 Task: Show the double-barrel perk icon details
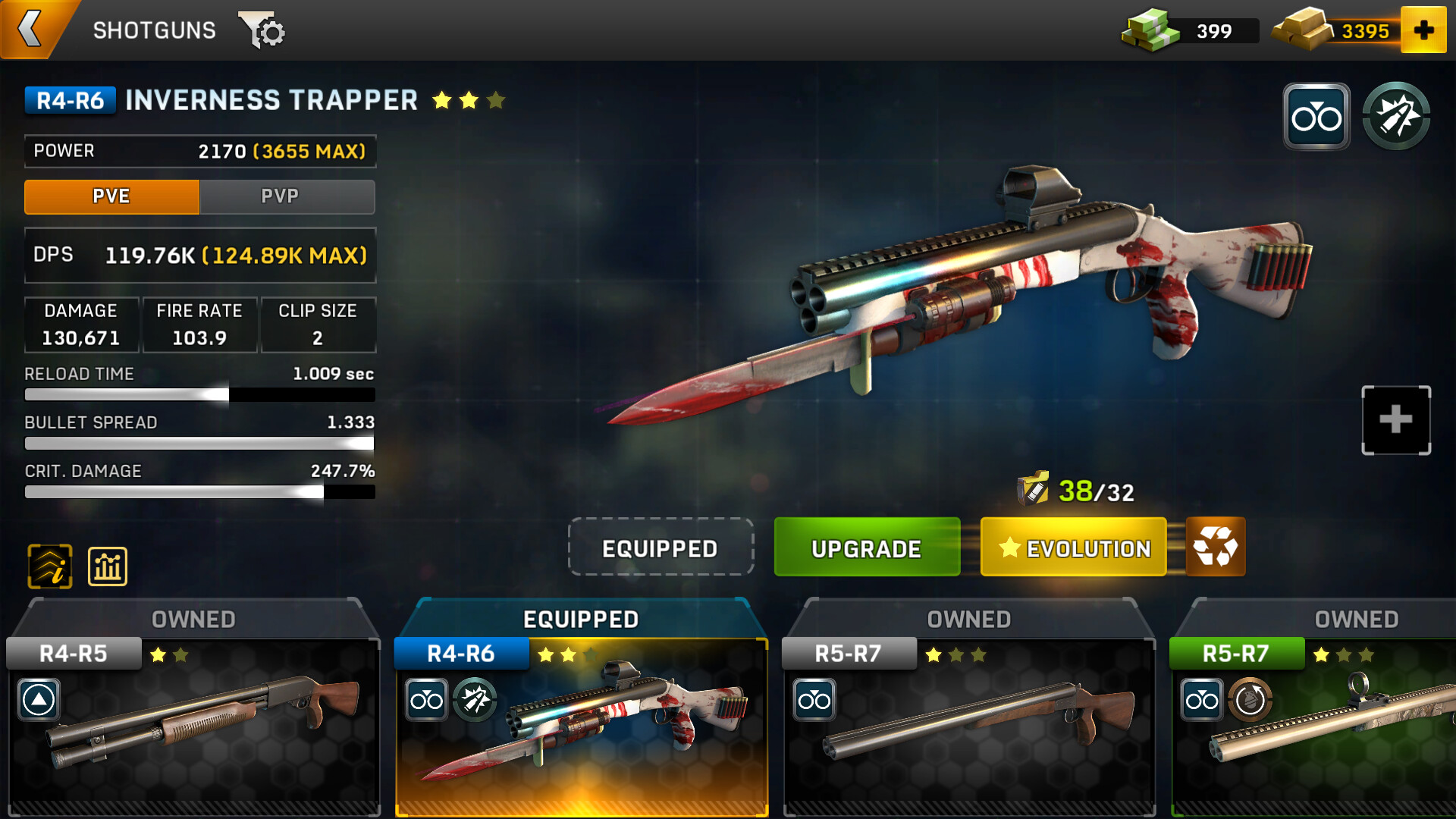(x=1316, y=117)
